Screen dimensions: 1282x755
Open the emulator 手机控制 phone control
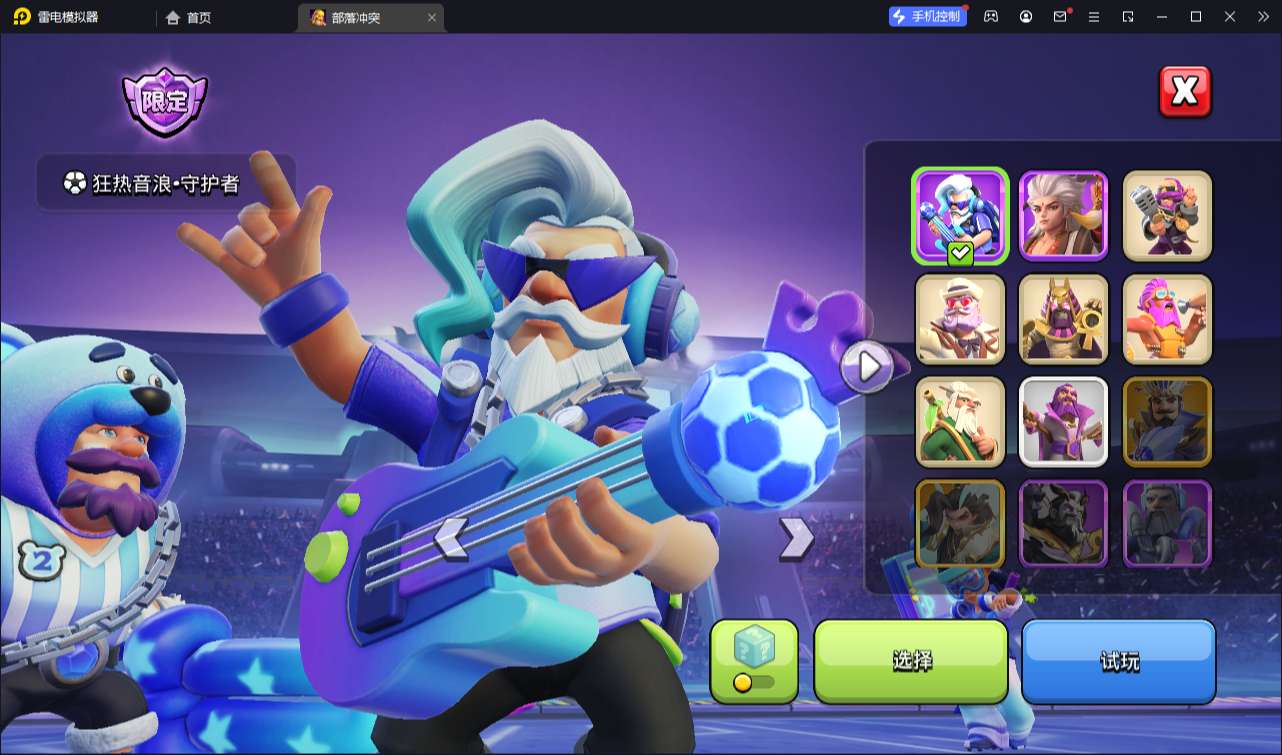click(928, 16)
